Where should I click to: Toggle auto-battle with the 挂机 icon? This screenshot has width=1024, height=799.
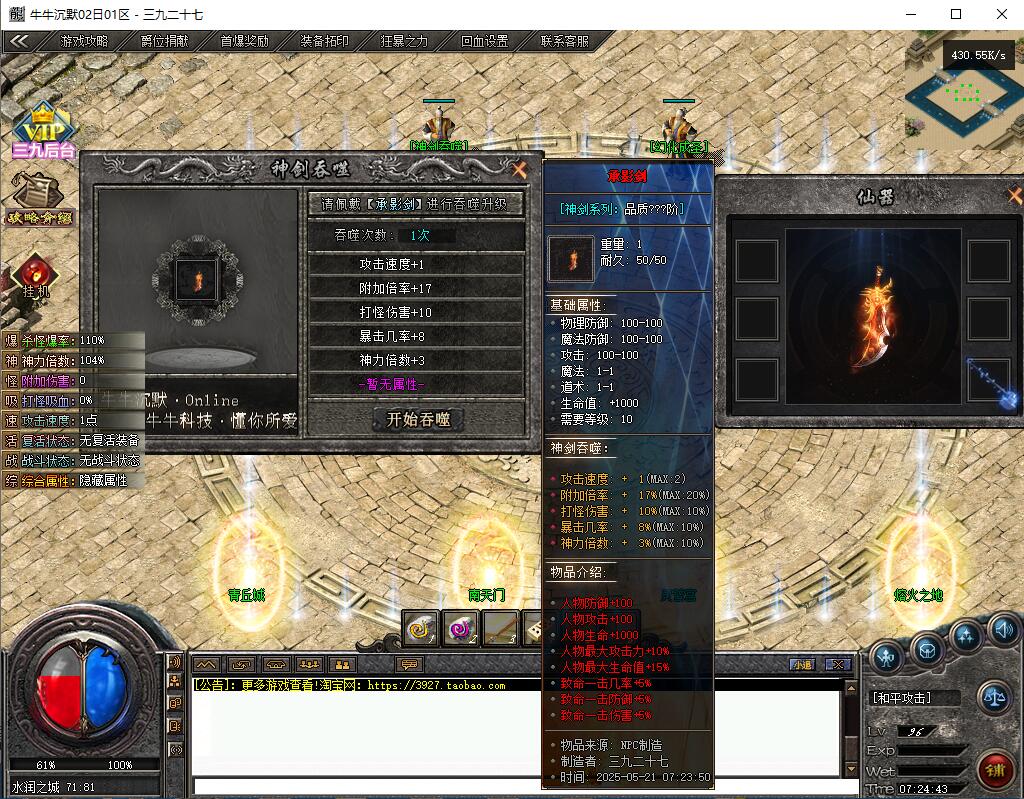point(36,275)
